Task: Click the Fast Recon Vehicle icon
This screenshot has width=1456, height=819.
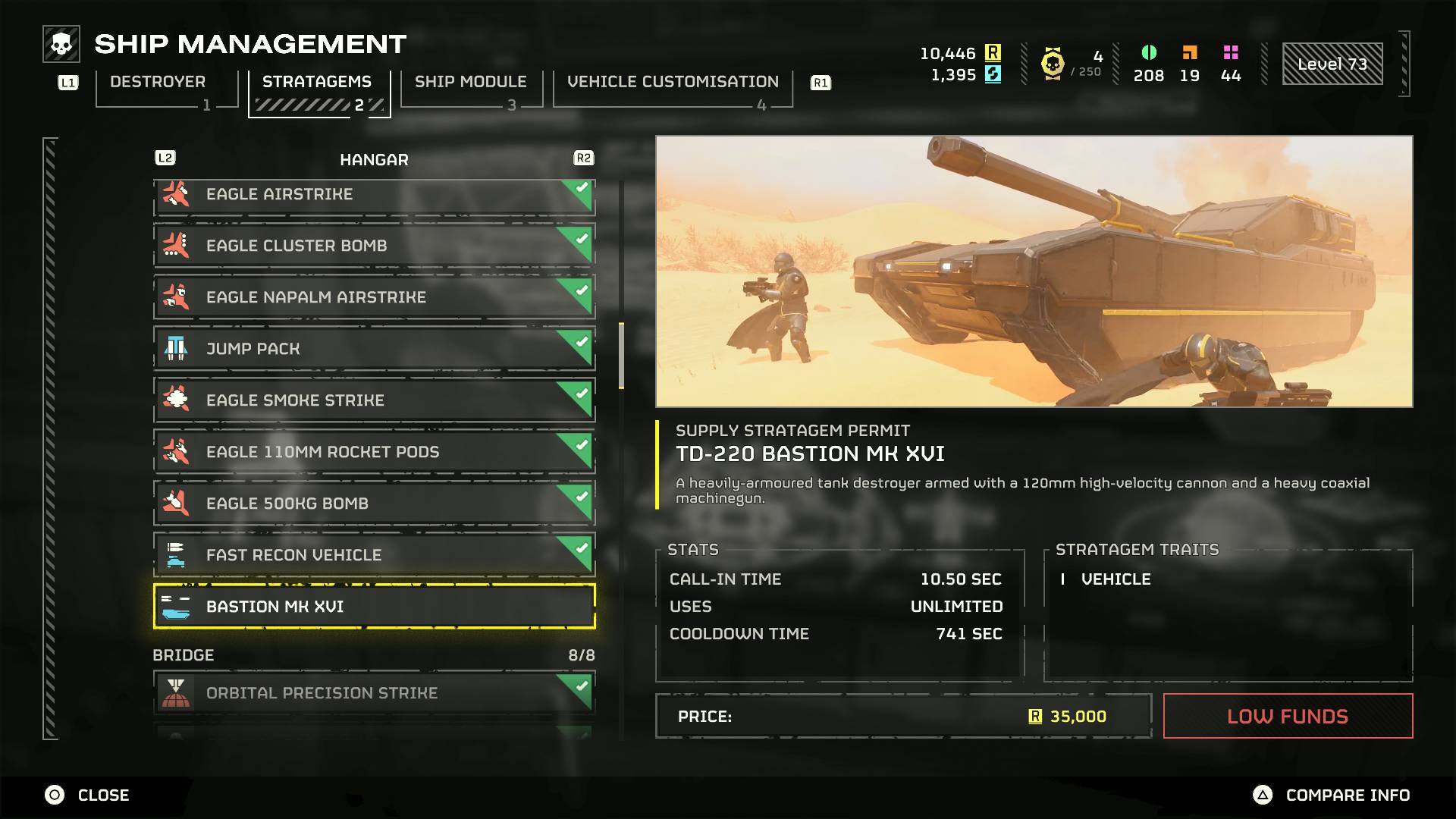Action: [177, 555]
